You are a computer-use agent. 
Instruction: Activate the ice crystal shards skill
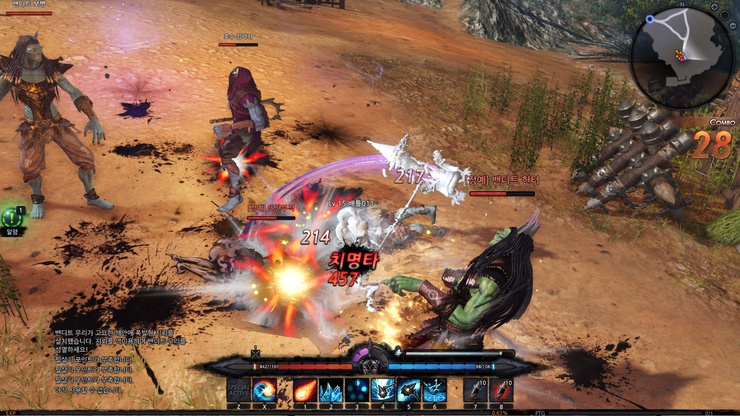point(331,389)
